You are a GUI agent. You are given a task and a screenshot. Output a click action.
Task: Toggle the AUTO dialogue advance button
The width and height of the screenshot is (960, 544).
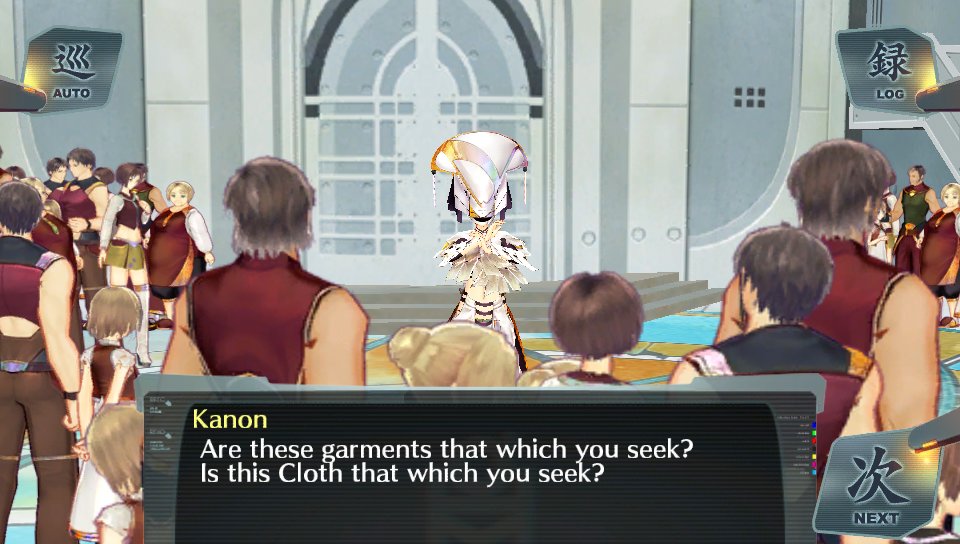coord(71,70)
